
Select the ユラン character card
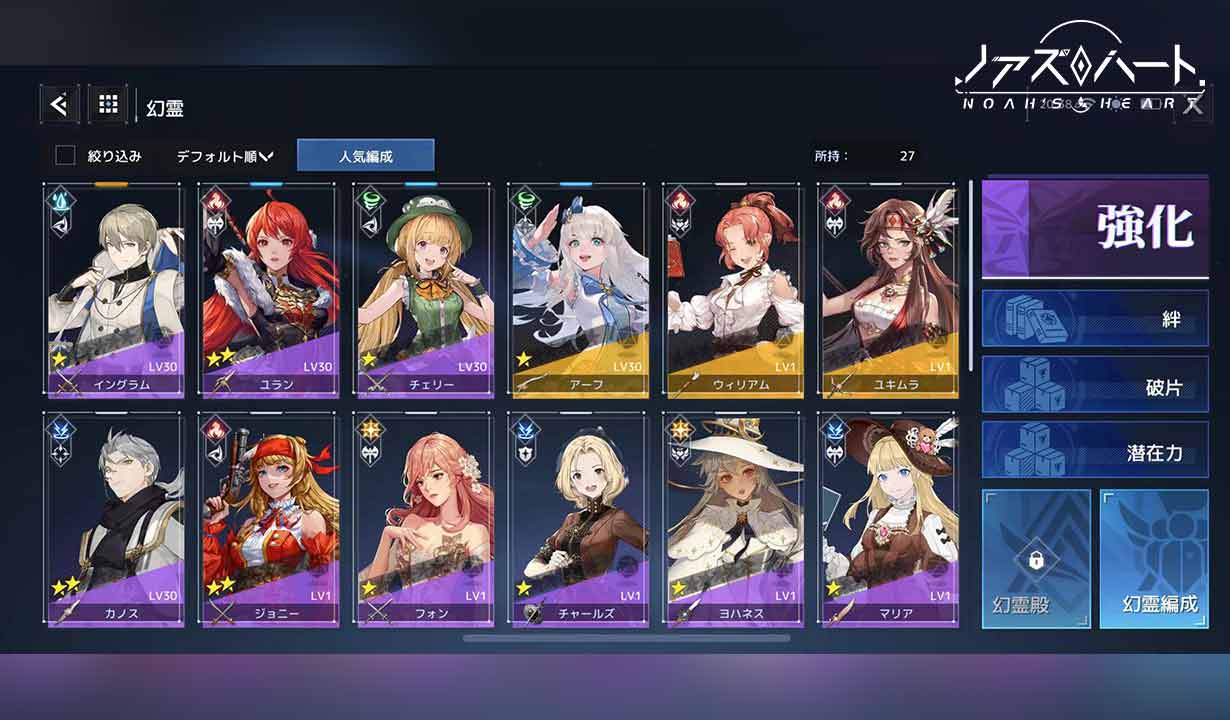tap(269, 290)
